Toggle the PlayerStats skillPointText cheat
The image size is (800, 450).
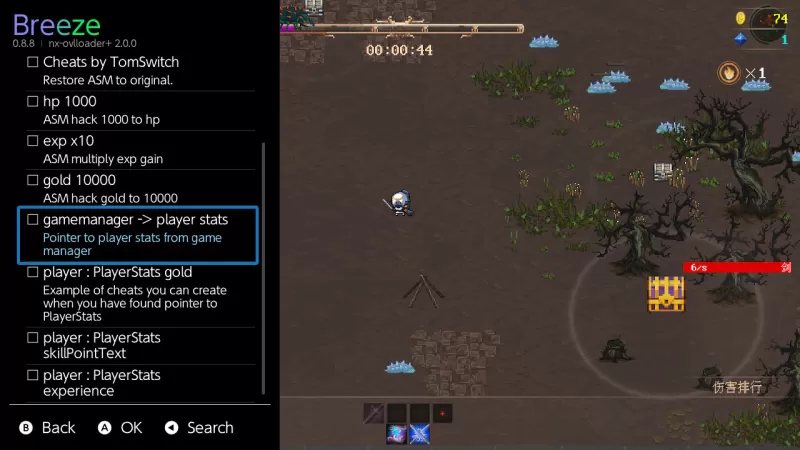tap(32, 338)
